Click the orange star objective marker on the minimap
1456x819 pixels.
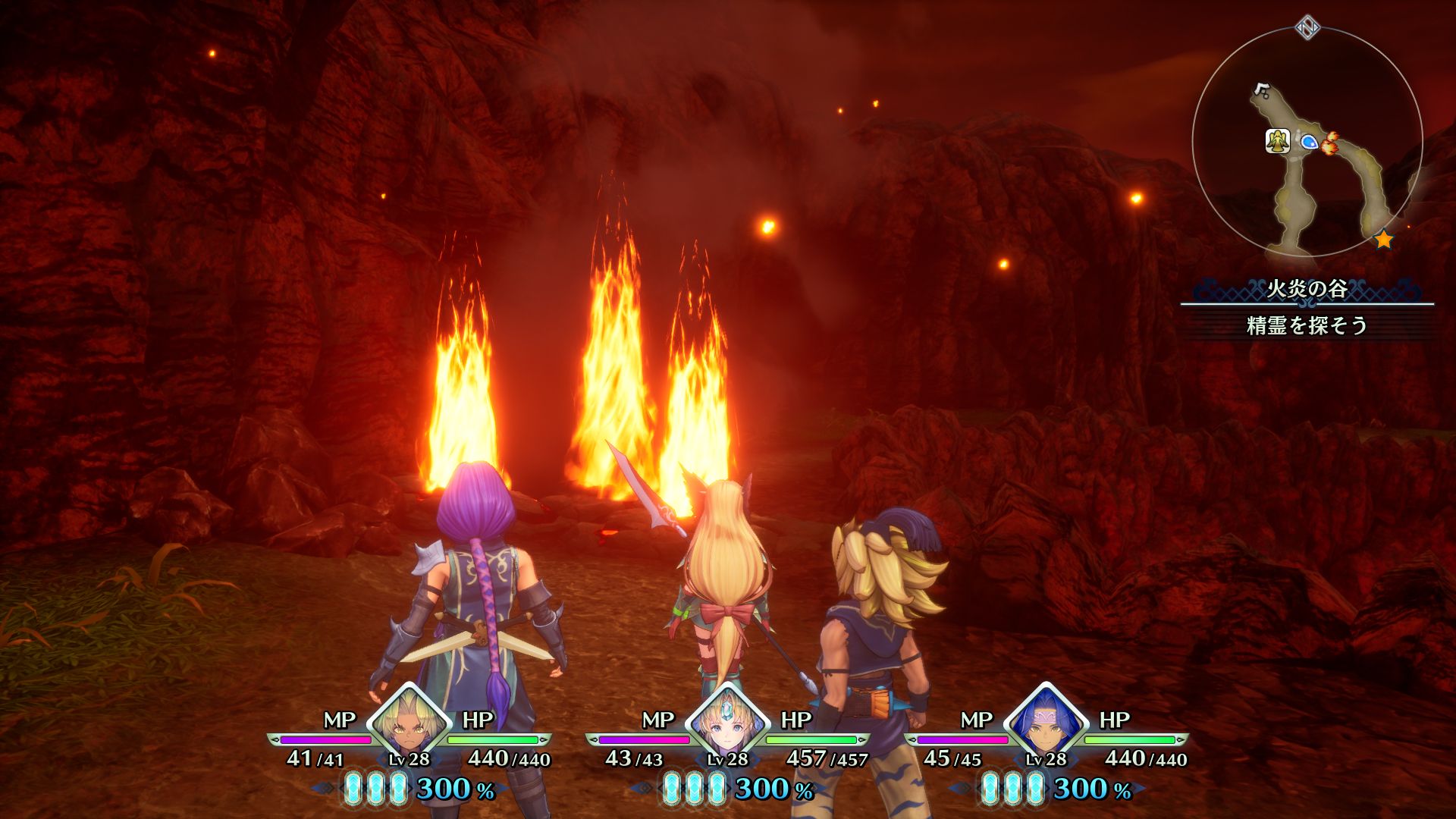point(1383,240)
